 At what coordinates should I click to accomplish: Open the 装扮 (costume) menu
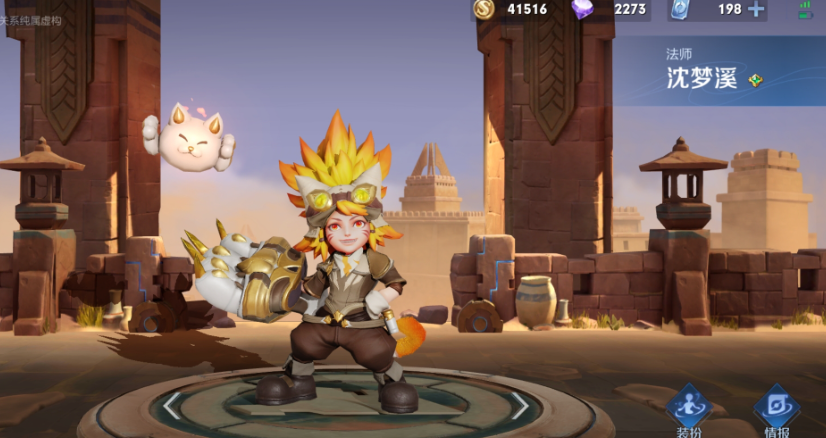[688, 410]
